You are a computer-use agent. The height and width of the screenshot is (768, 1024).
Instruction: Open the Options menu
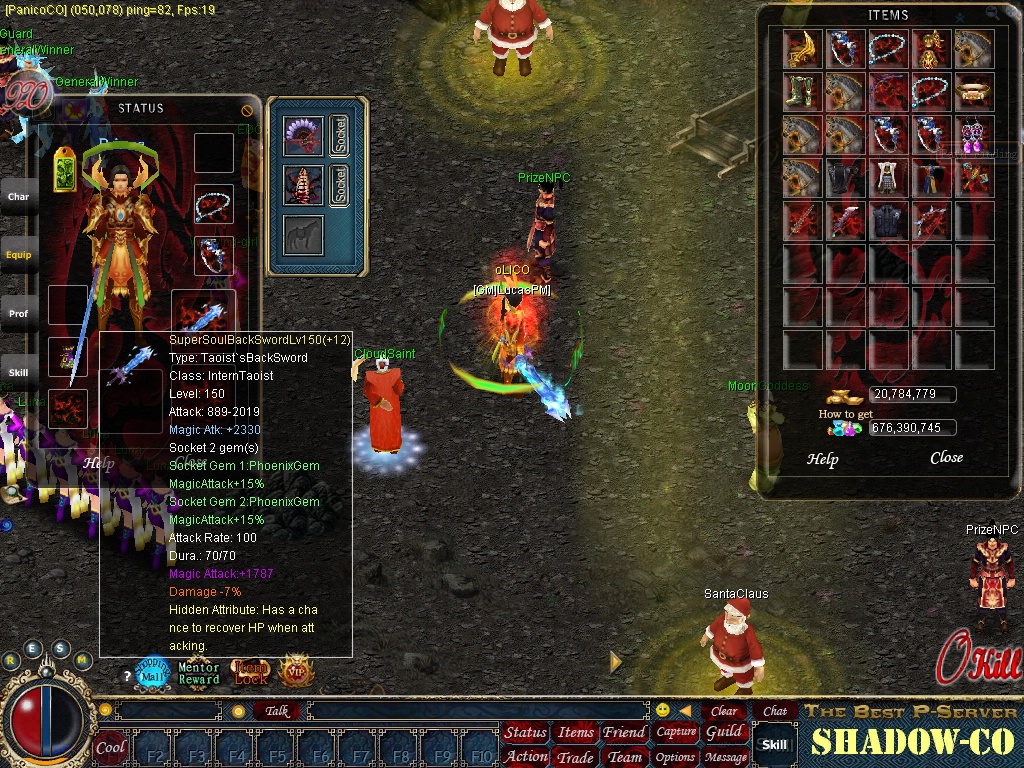click(676, 757)
